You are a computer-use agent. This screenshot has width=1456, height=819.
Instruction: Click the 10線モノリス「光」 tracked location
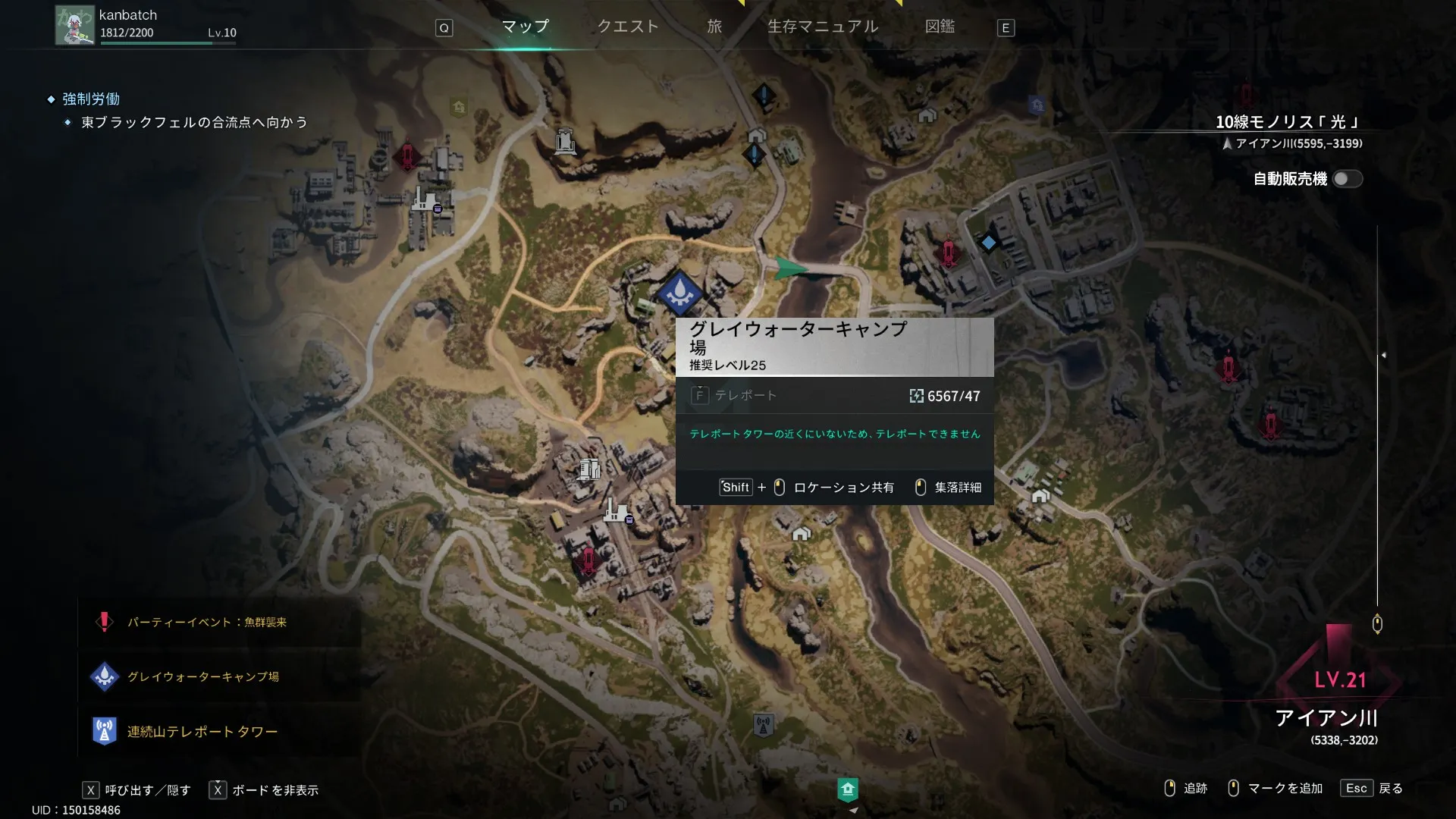tap(1288, 122)
